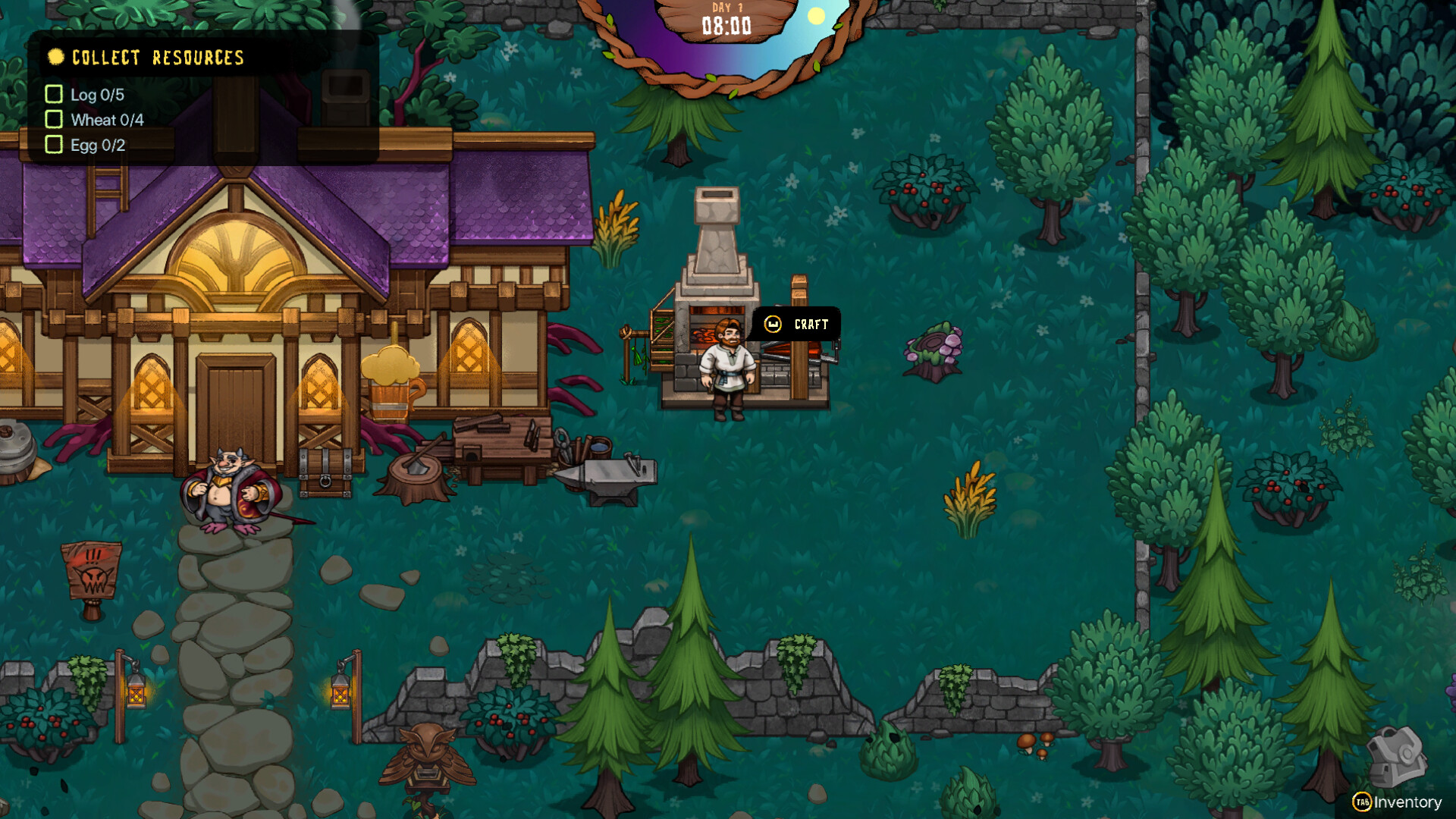Tick the Egg 0/2 quest checkbox
The image size is (1456, 819).
click(53, 144)
